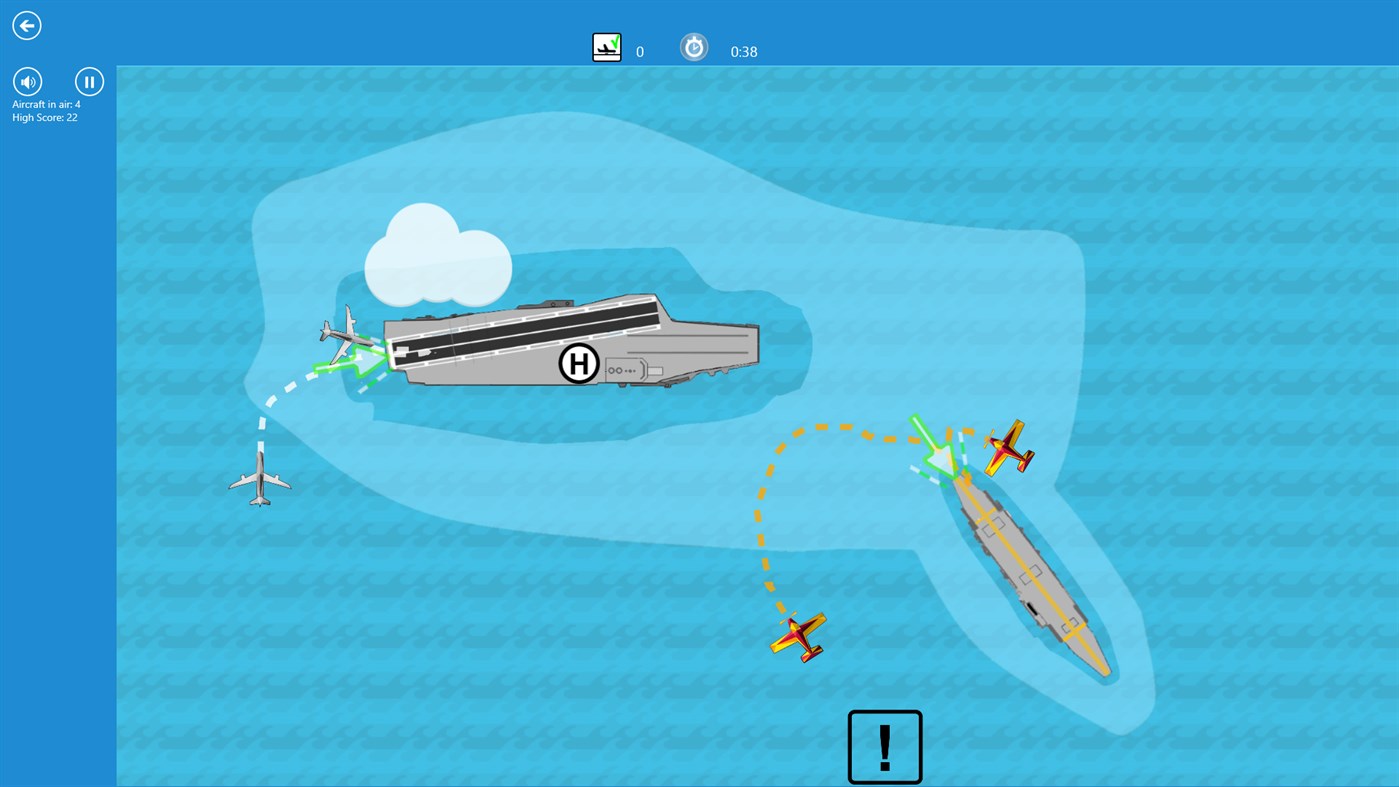Click the score number next to the plane icon
Image resolution: width=1399 pixels, height=787 pixels.
pos(639,51)
